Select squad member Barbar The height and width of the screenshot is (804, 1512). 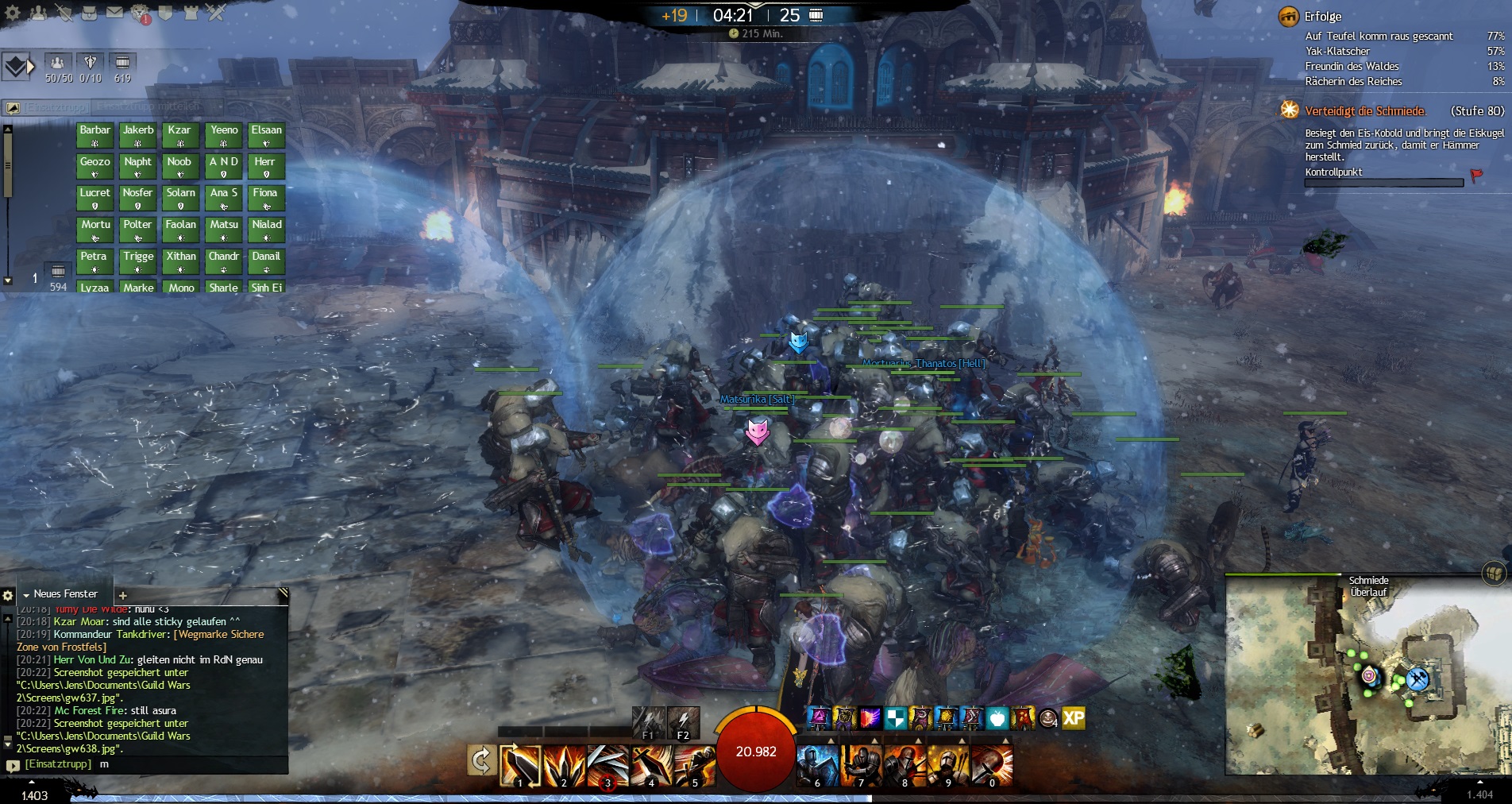coord(94,135)
